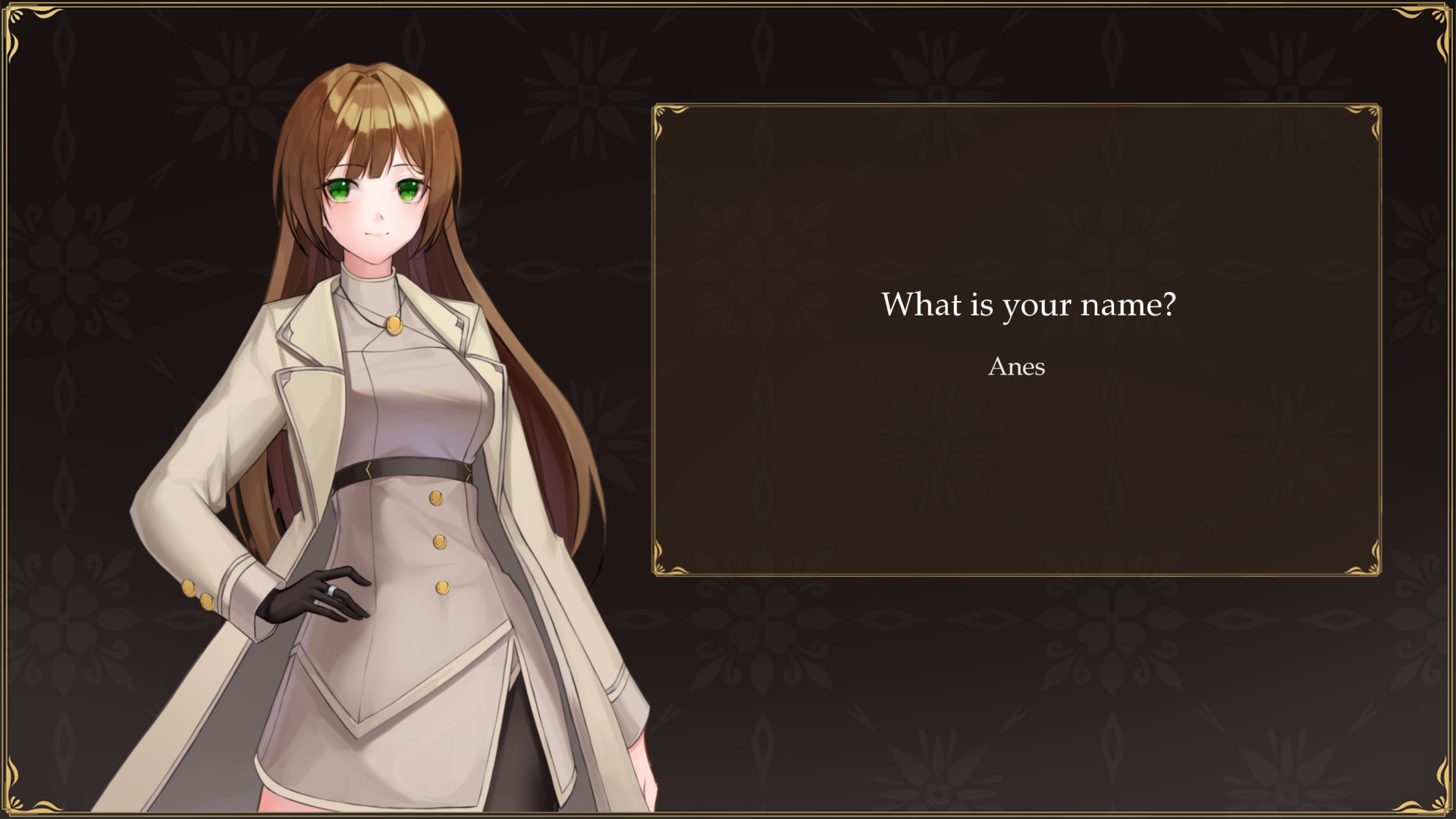Click the empty area under the Anes text
Screen dimensions: 1456x819
click(x=1016, y=425)
